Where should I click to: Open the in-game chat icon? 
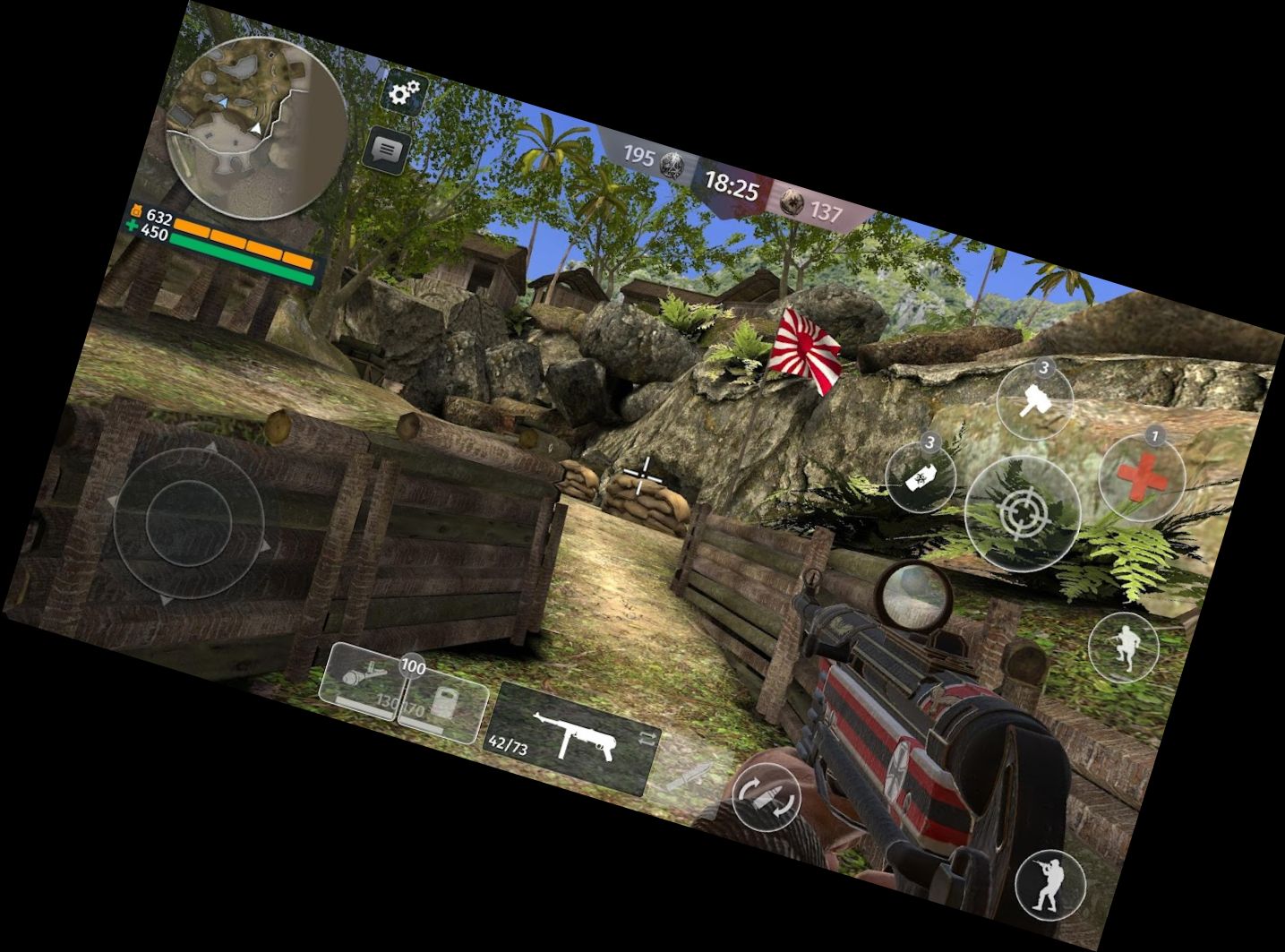tap(387, 150)
